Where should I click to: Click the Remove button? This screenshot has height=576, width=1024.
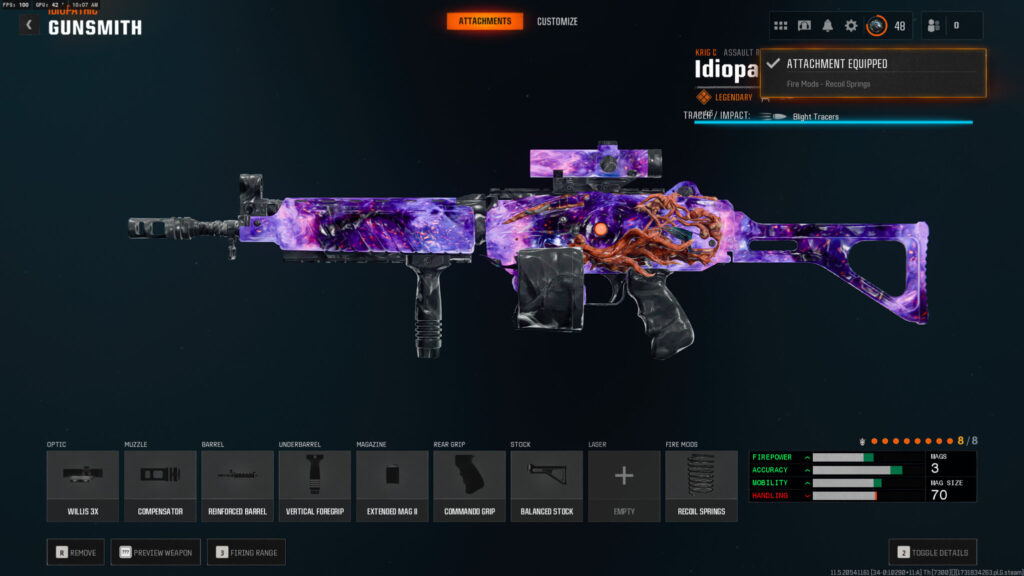pos(75,552)
